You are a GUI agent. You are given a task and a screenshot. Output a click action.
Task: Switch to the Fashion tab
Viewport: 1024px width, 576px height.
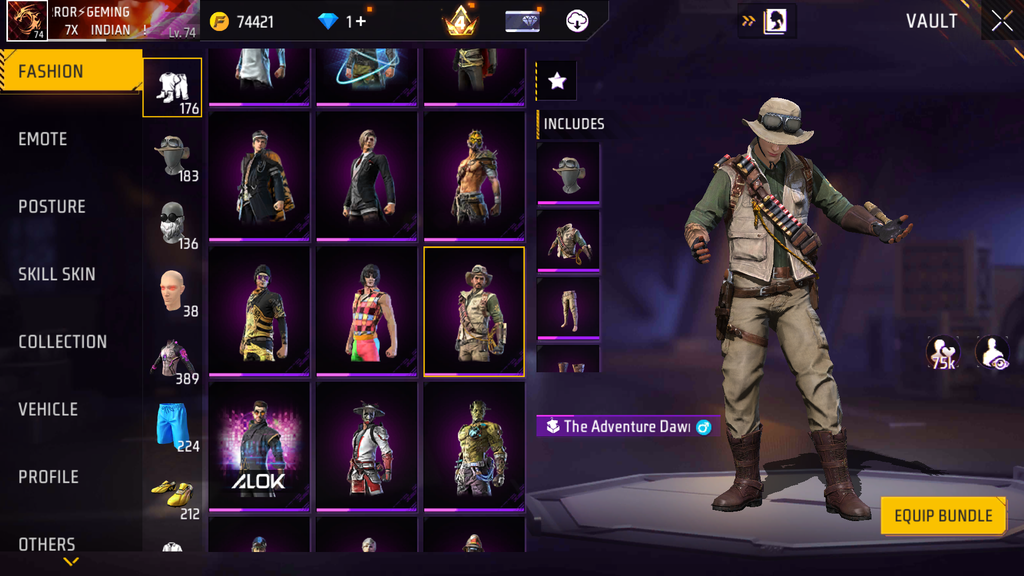pyautogui.click(x=70, y=72)
